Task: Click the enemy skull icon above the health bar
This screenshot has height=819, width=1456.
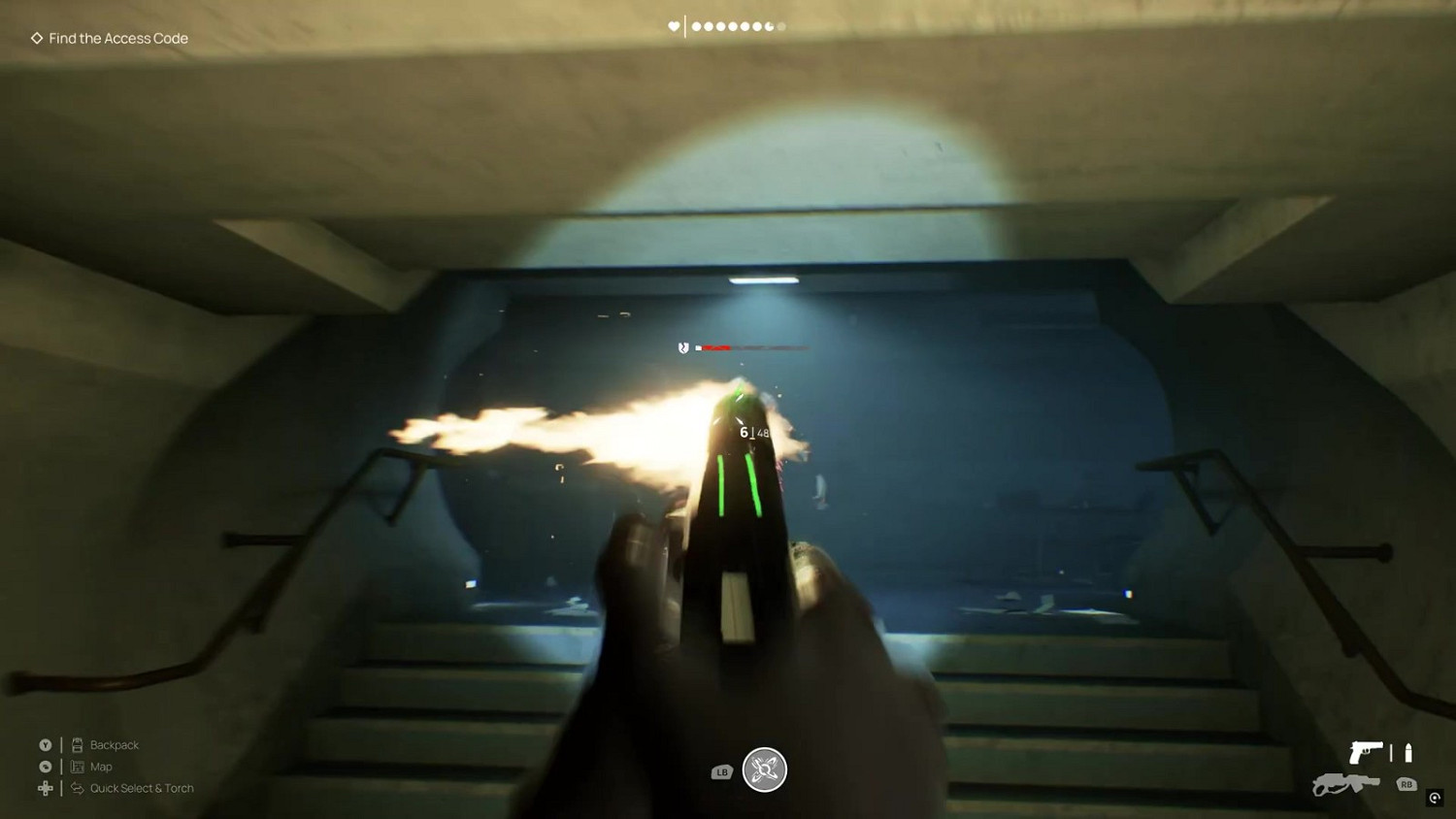Action: (x=682, y=347)
